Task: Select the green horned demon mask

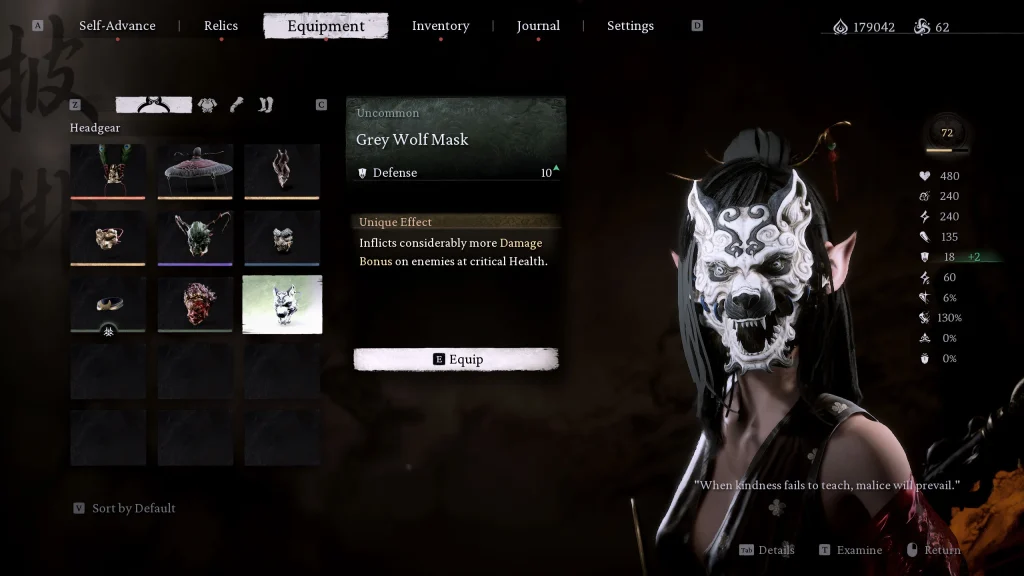Action: tap(195, 237)
